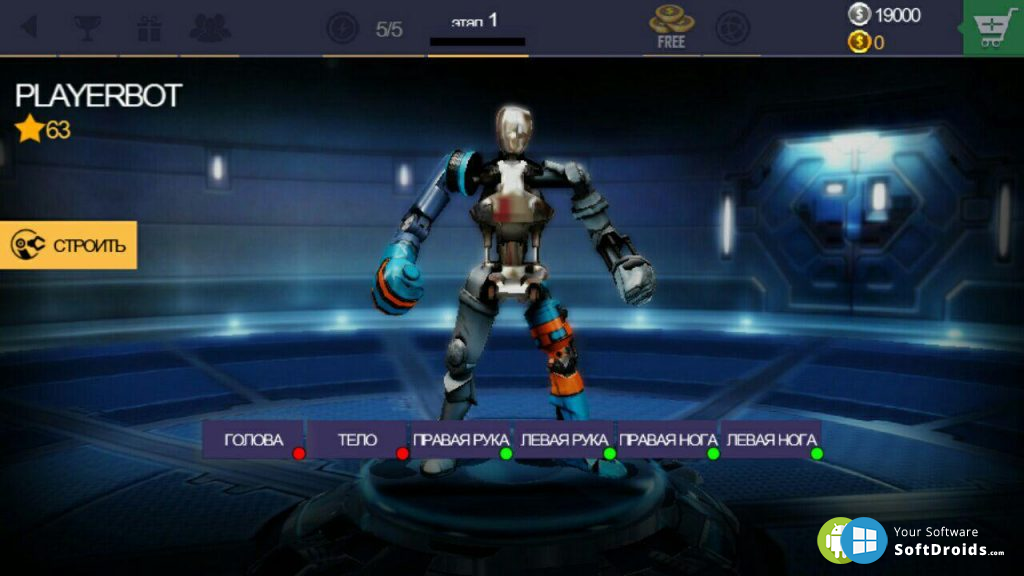The height and width of the screenshot is (576, 1024).
Task: Choose the ЛЕВАЯ РУКА part
Action: tap(564, 440)
